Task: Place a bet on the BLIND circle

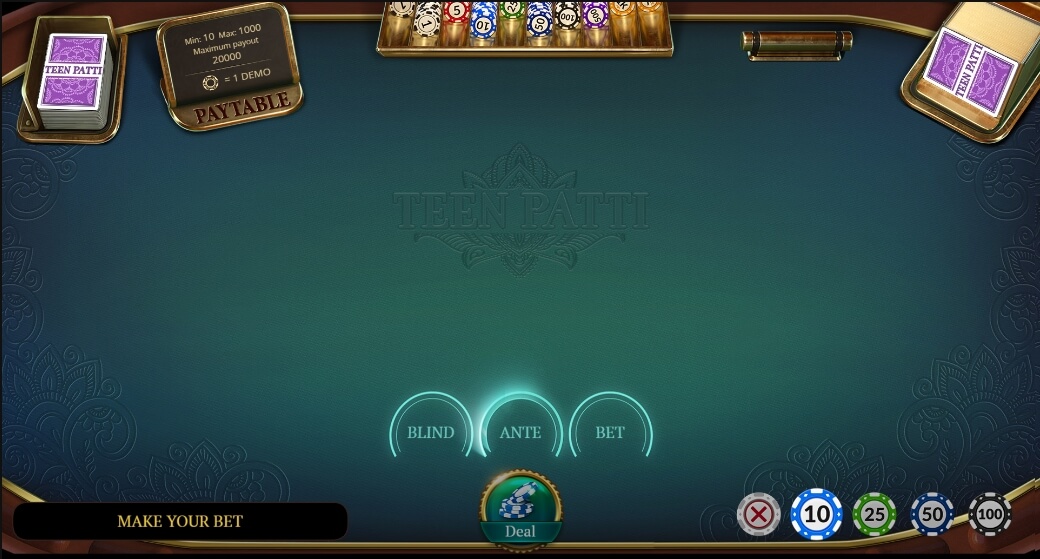Action: coord(431,433)
